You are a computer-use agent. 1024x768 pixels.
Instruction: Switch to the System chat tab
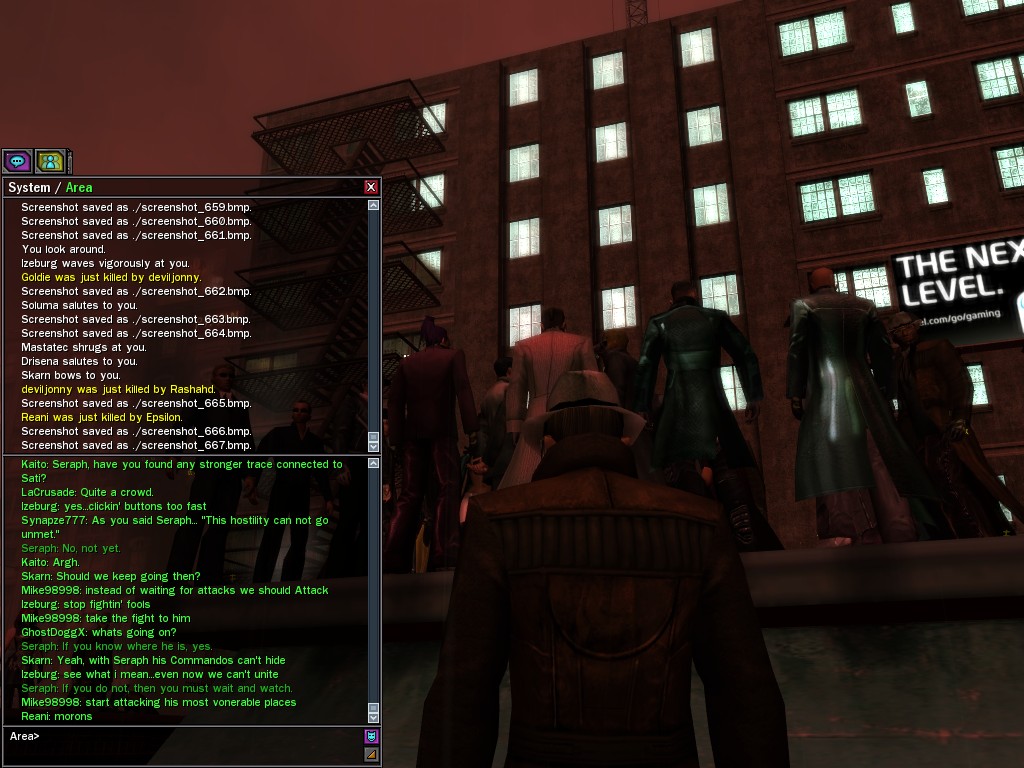[28, 187]
